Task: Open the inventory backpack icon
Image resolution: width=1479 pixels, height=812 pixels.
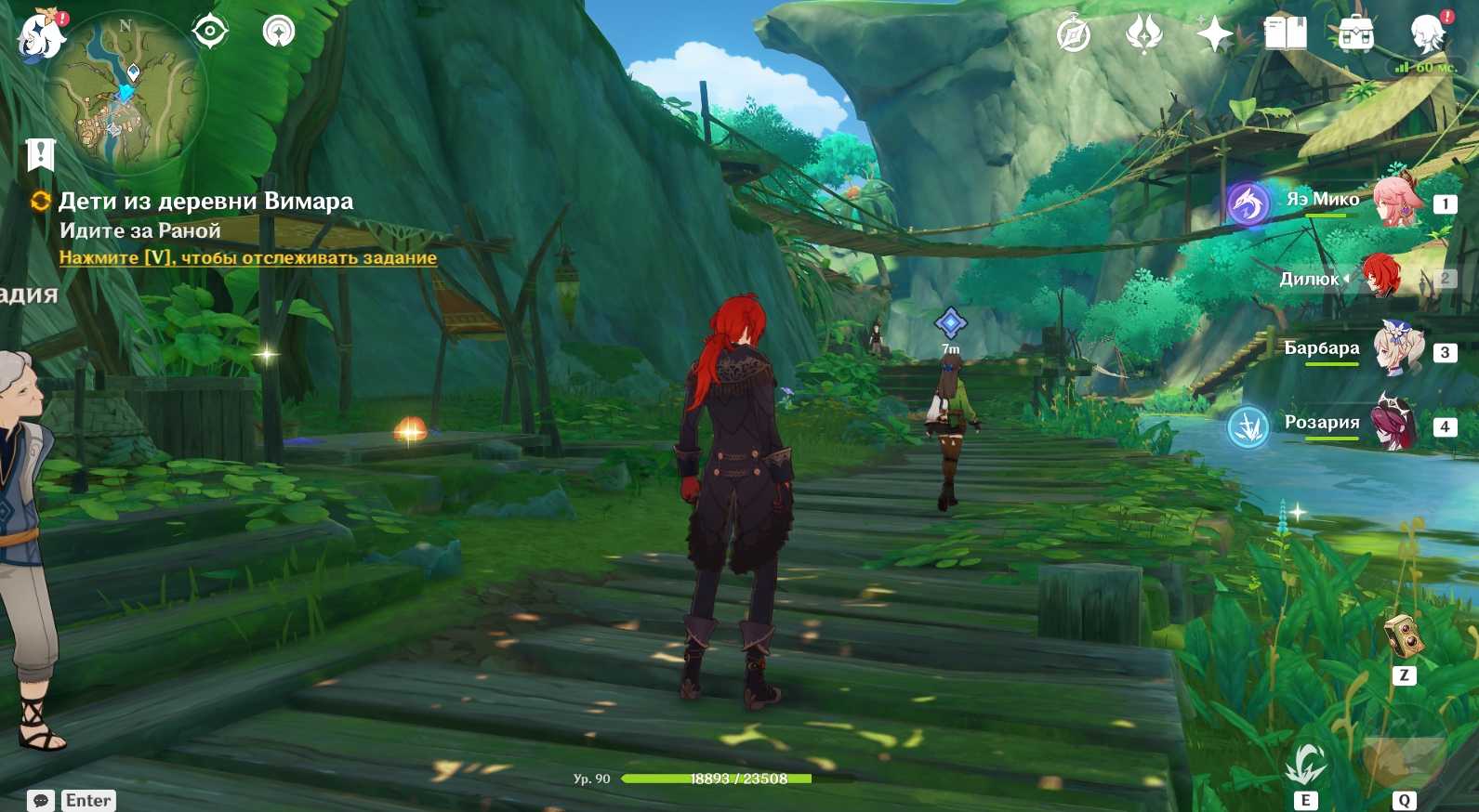Action: pyautogui.click(x=1356, y=35)
